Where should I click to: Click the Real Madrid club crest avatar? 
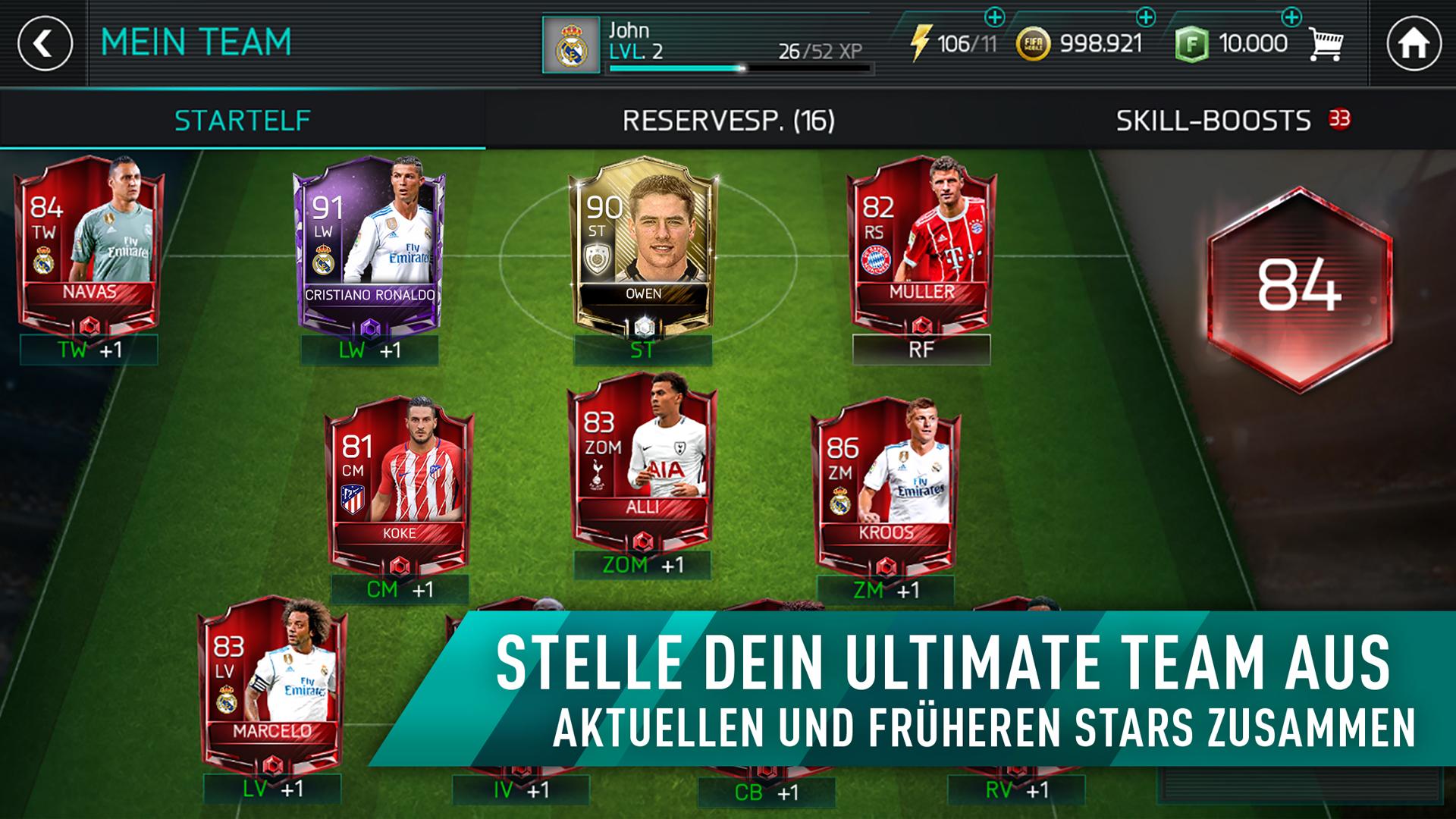(571, 44)
